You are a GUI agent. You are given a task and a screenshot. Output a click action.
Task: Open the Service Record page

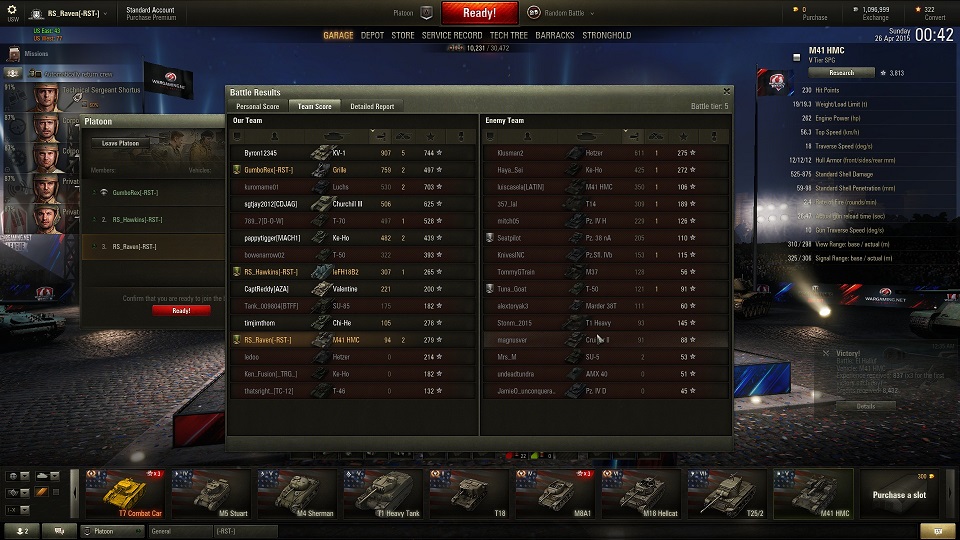[452, 35]
